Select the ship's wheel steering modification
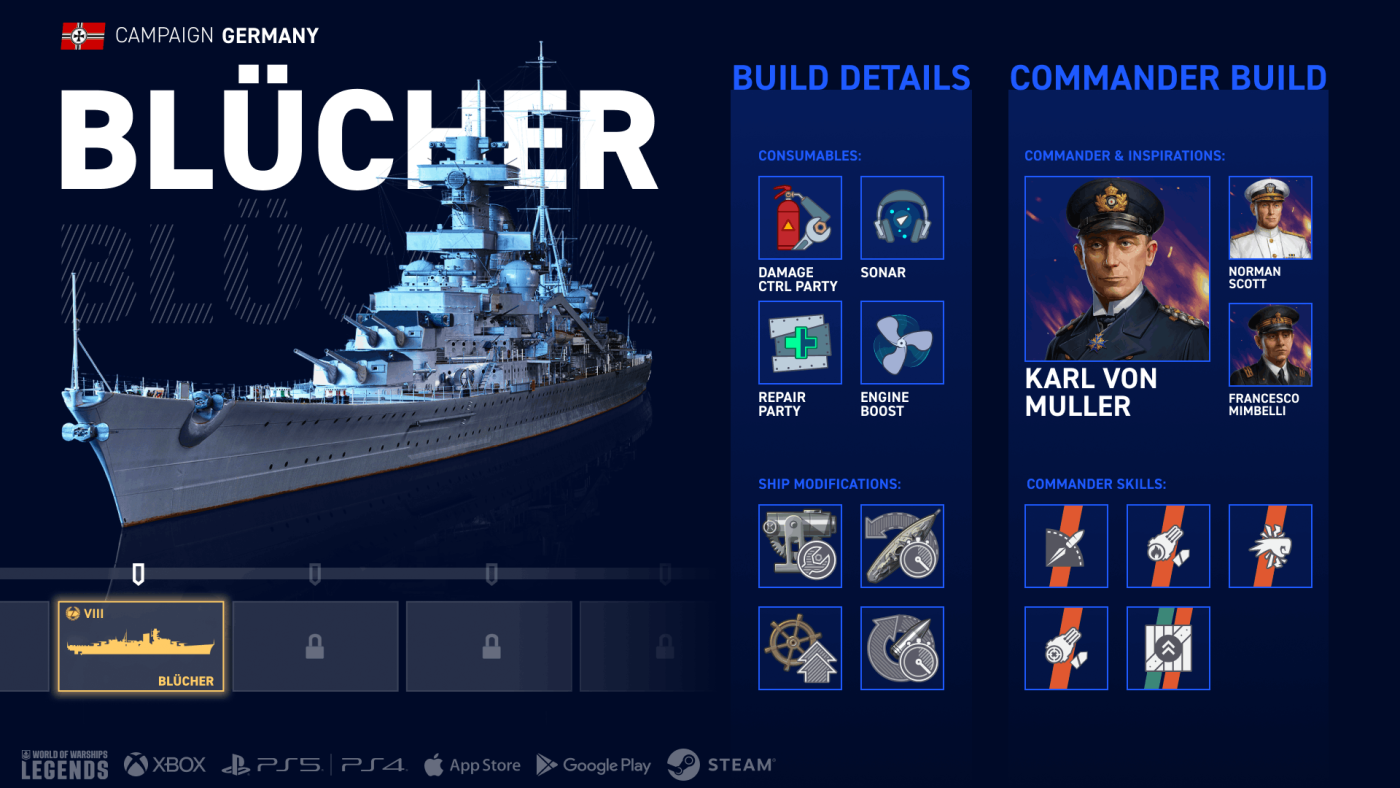 pyautogui.click(x=800, y=648)
